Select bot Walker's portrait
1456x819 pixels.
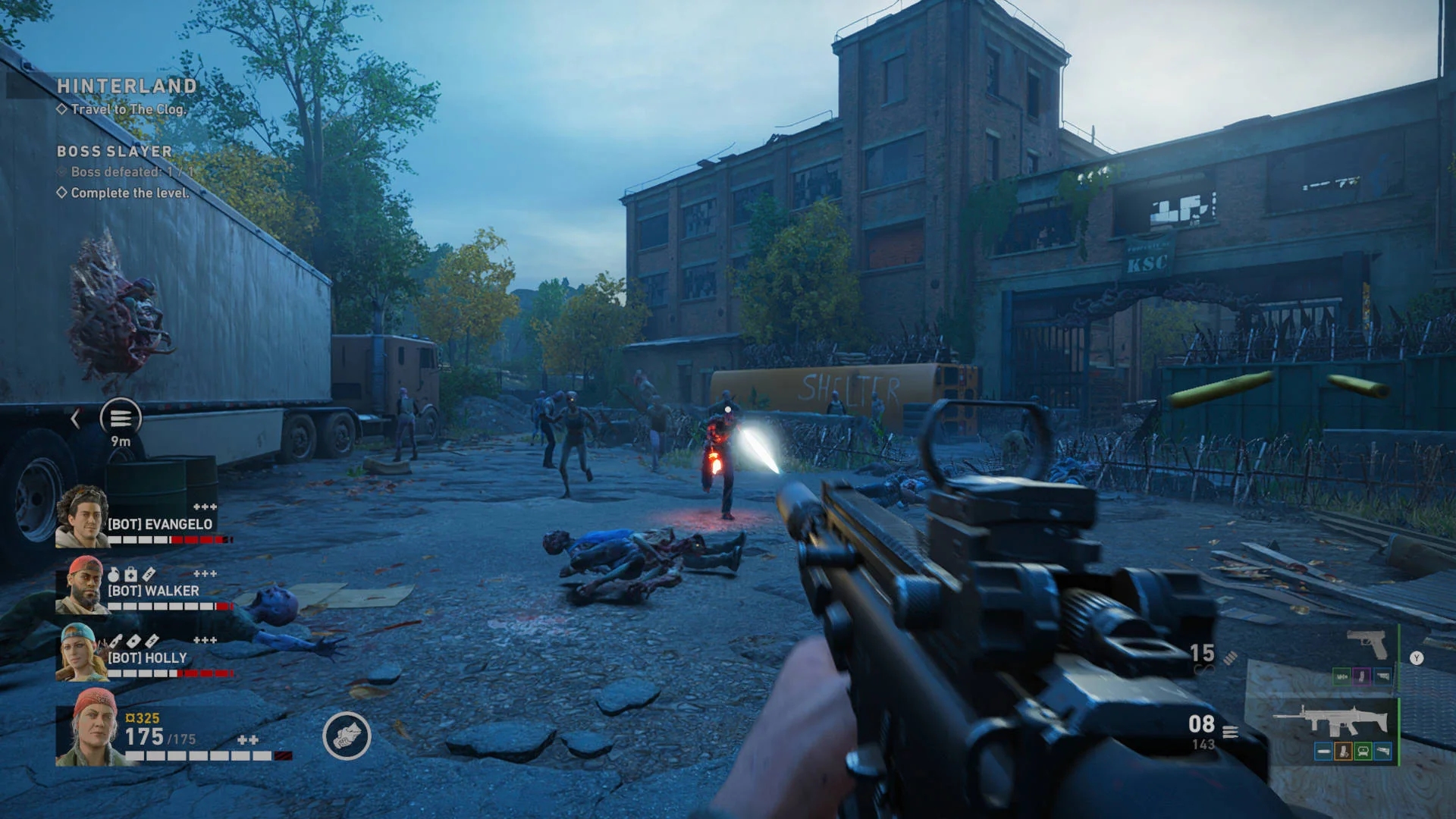pyautogui.click(x=81, y=584)
